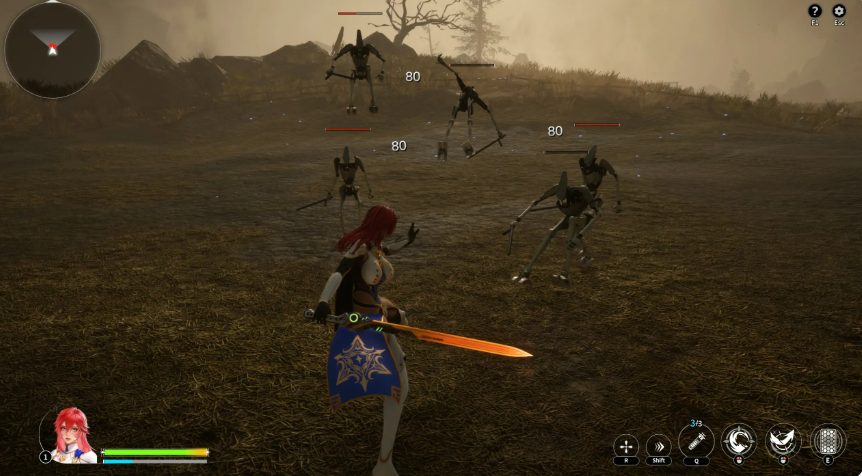Trigger the triple-chevron dash ability
Image resolution: width=862 pixels, height=476 pixels.
[x=659, y=445]
